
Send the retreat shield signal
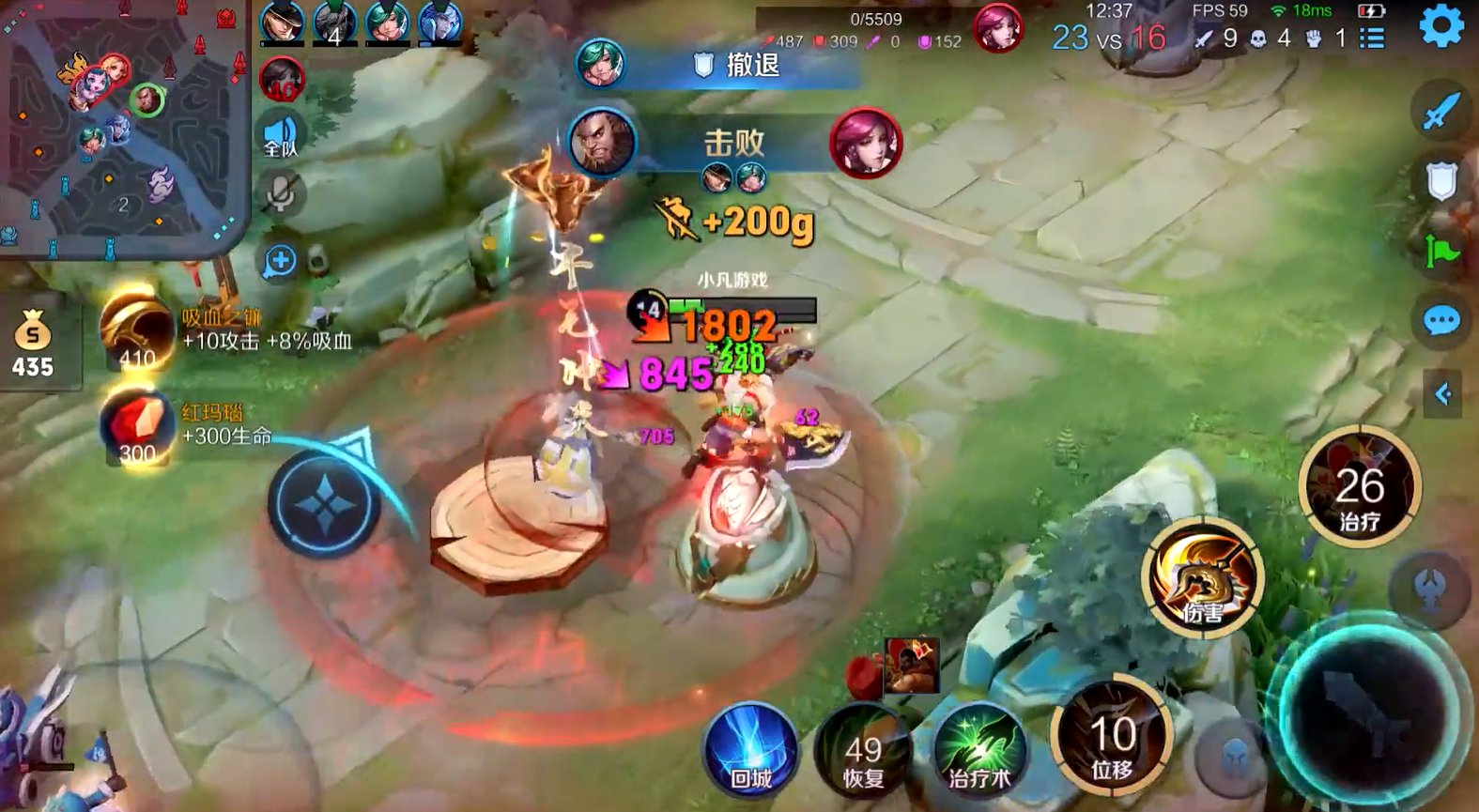1440,180
